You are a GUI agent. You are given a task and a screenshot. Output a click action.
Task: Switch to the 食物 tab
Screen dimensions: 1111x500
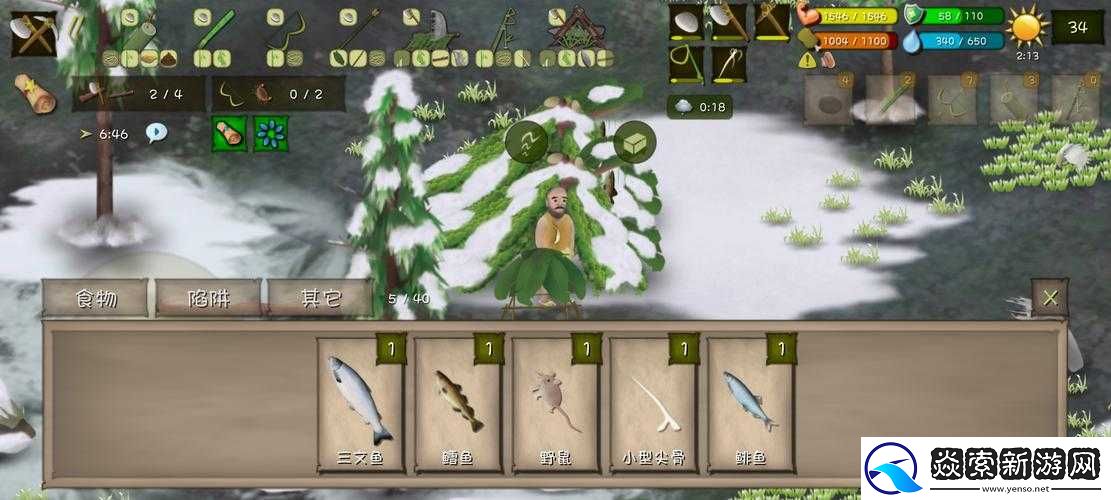click(x=96, y=299)
